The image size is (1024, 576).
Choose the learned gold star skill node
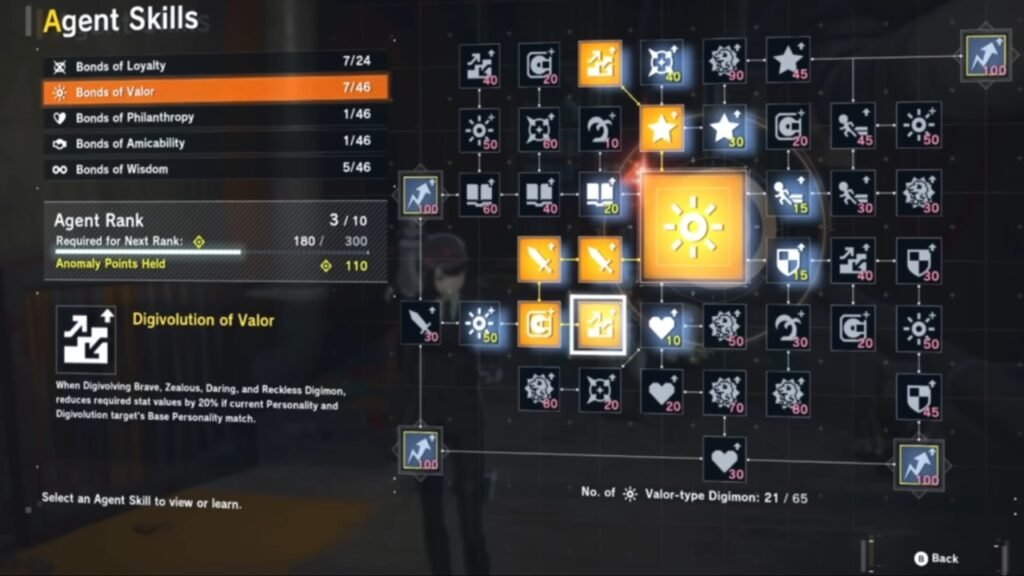(x=661, y=128)
